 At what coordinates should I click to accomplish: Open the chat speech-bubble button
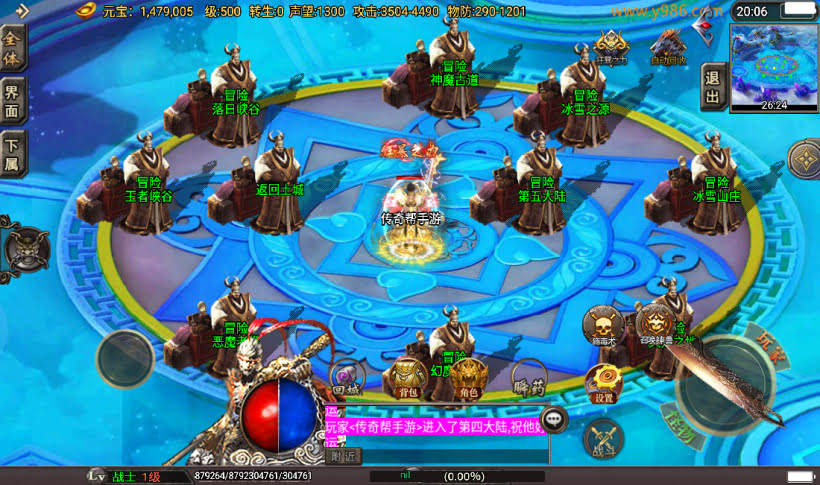pyautogui.click(x=553, y=419)
